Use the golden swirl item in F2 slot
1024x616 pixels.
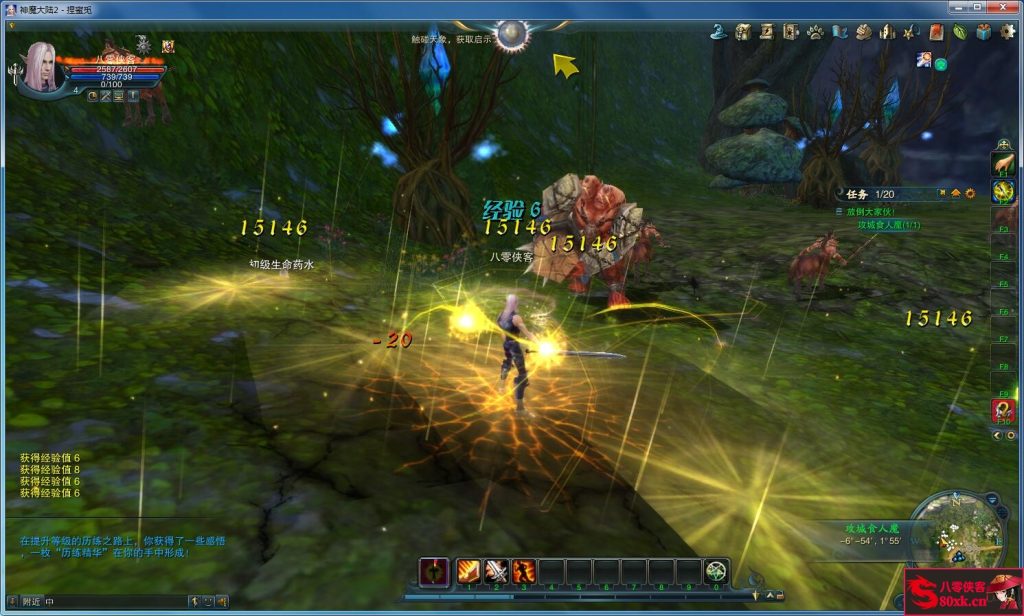[x=1003, y=192]
